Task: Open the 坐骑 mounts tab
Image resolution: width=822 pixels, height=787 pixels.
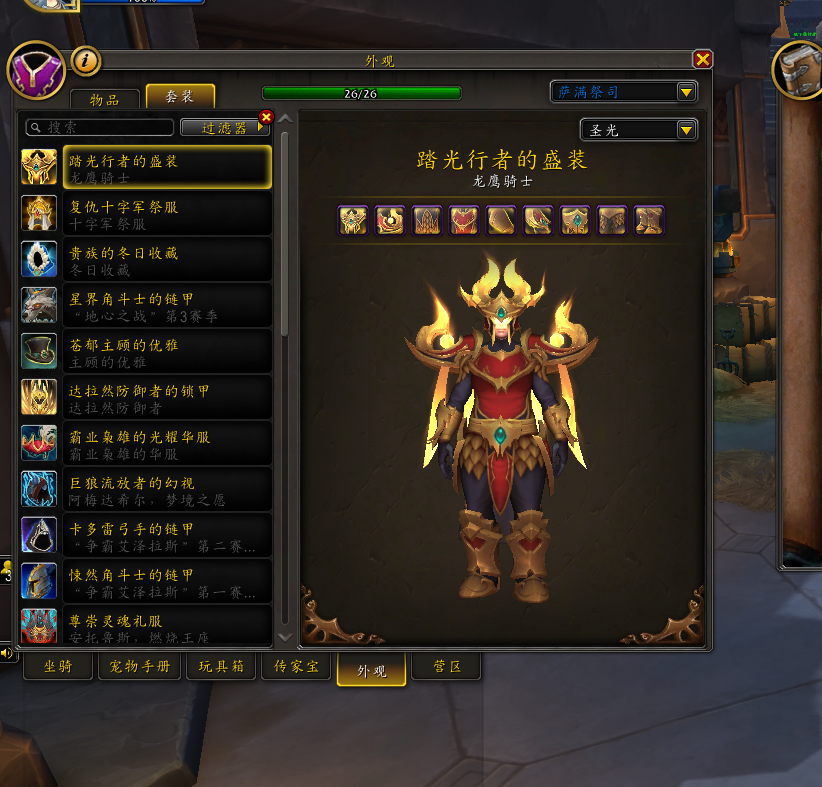Action: click(59, 666)
